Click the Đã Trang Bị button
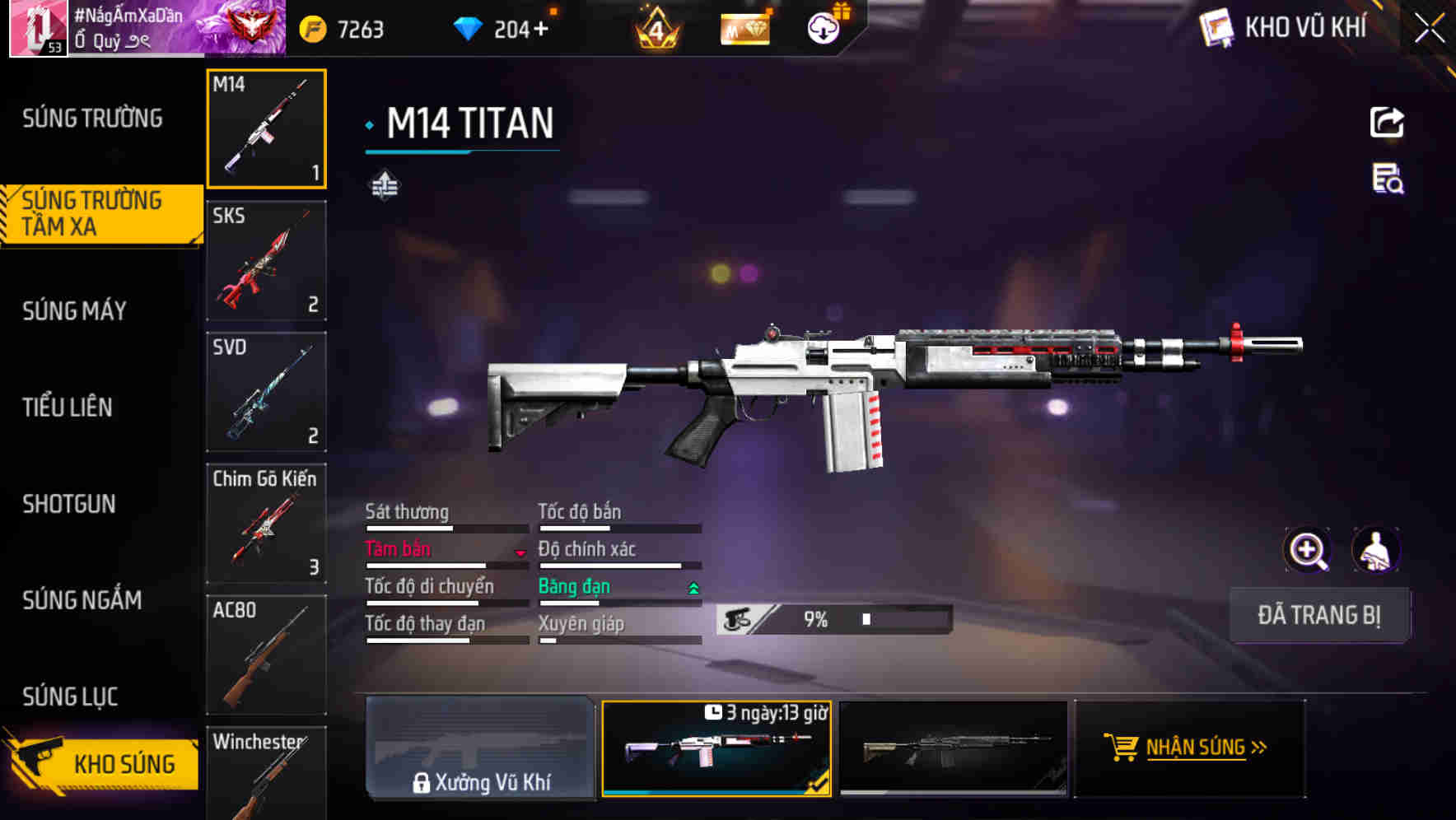 pyautogui.click(x=1318, y=615)
